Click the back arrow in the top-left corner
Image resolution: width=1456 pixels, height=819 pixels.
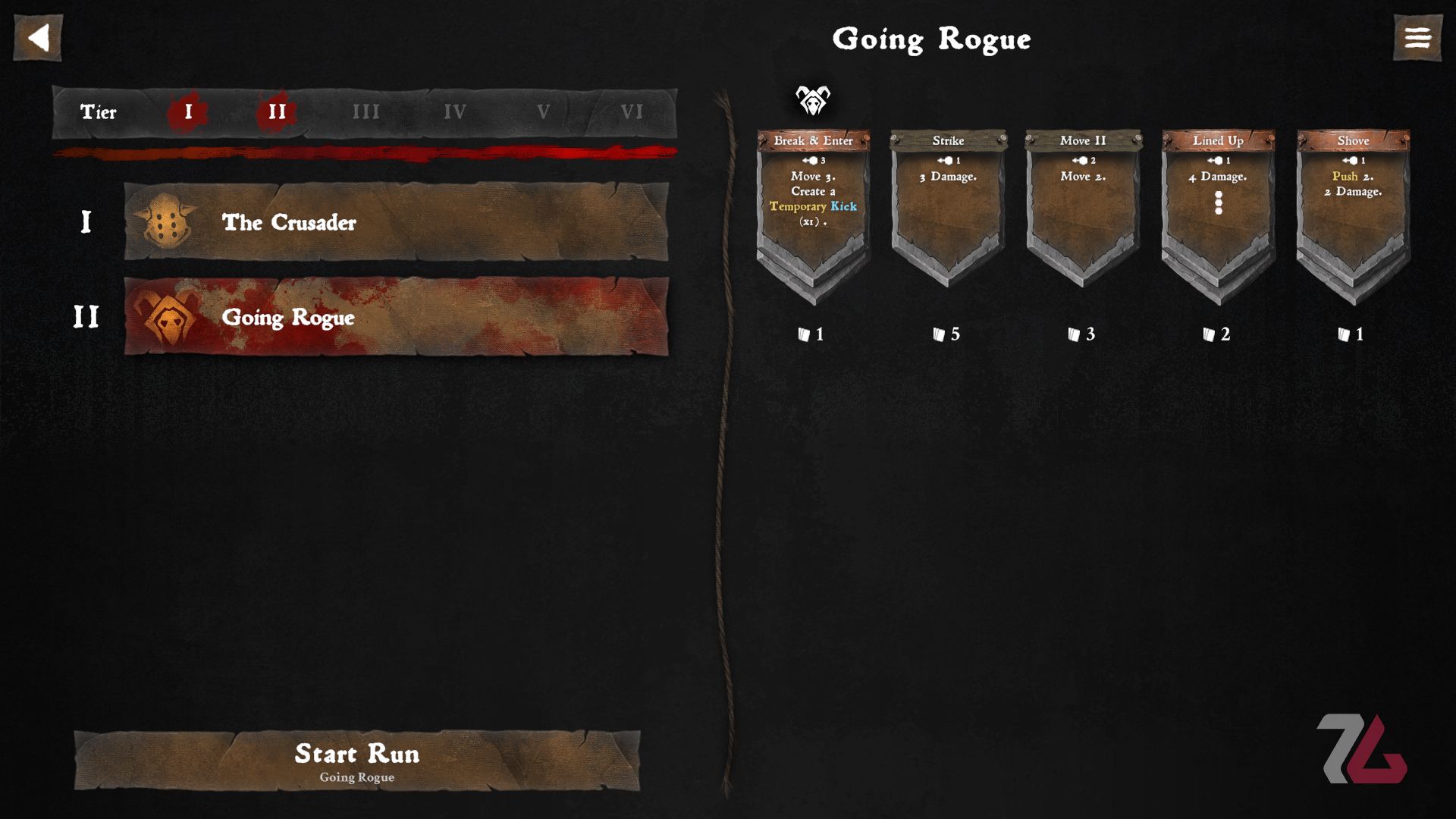pos(37,38)
